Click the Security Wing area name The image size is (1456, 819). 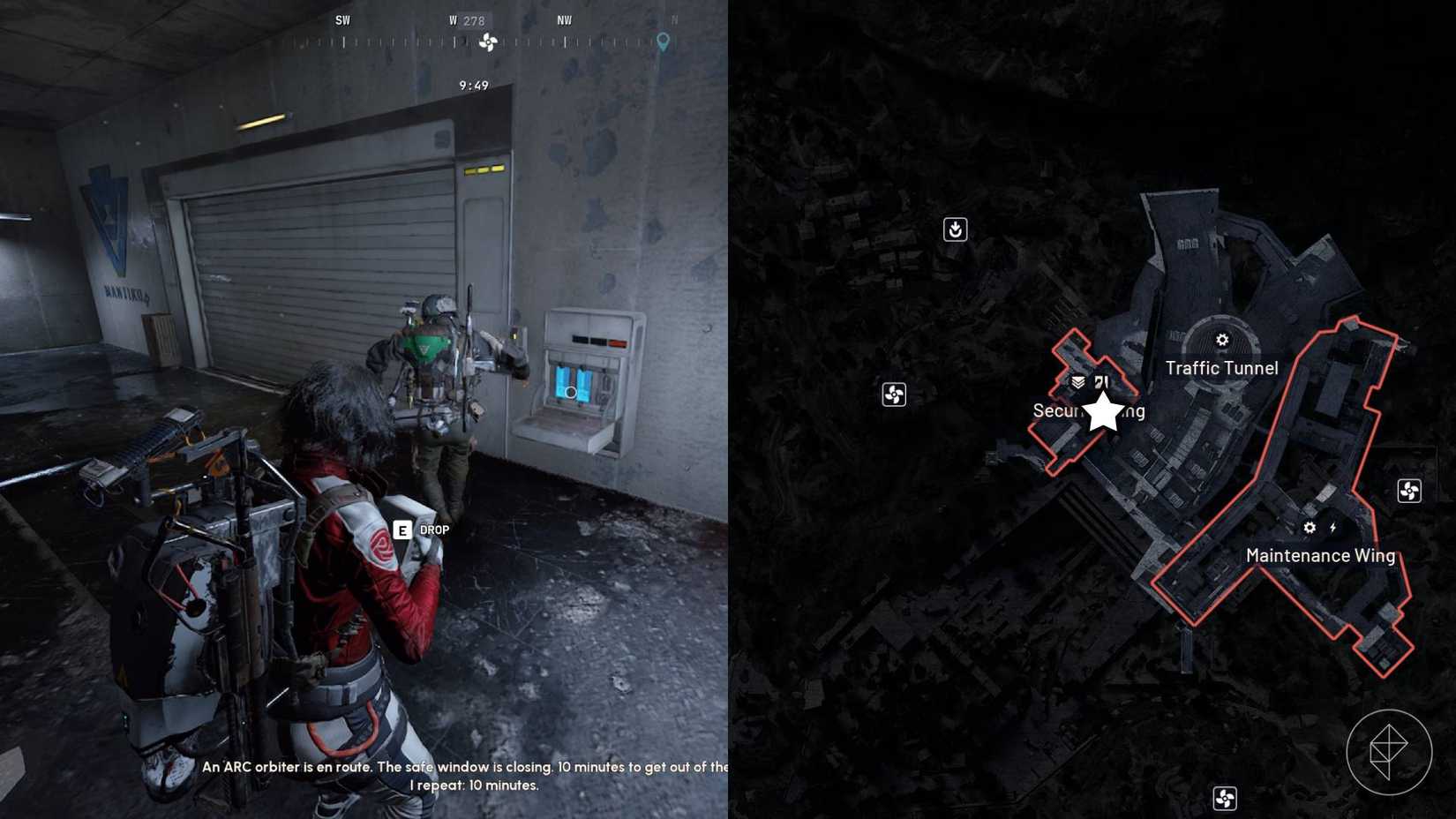(x=1090, y=410)
